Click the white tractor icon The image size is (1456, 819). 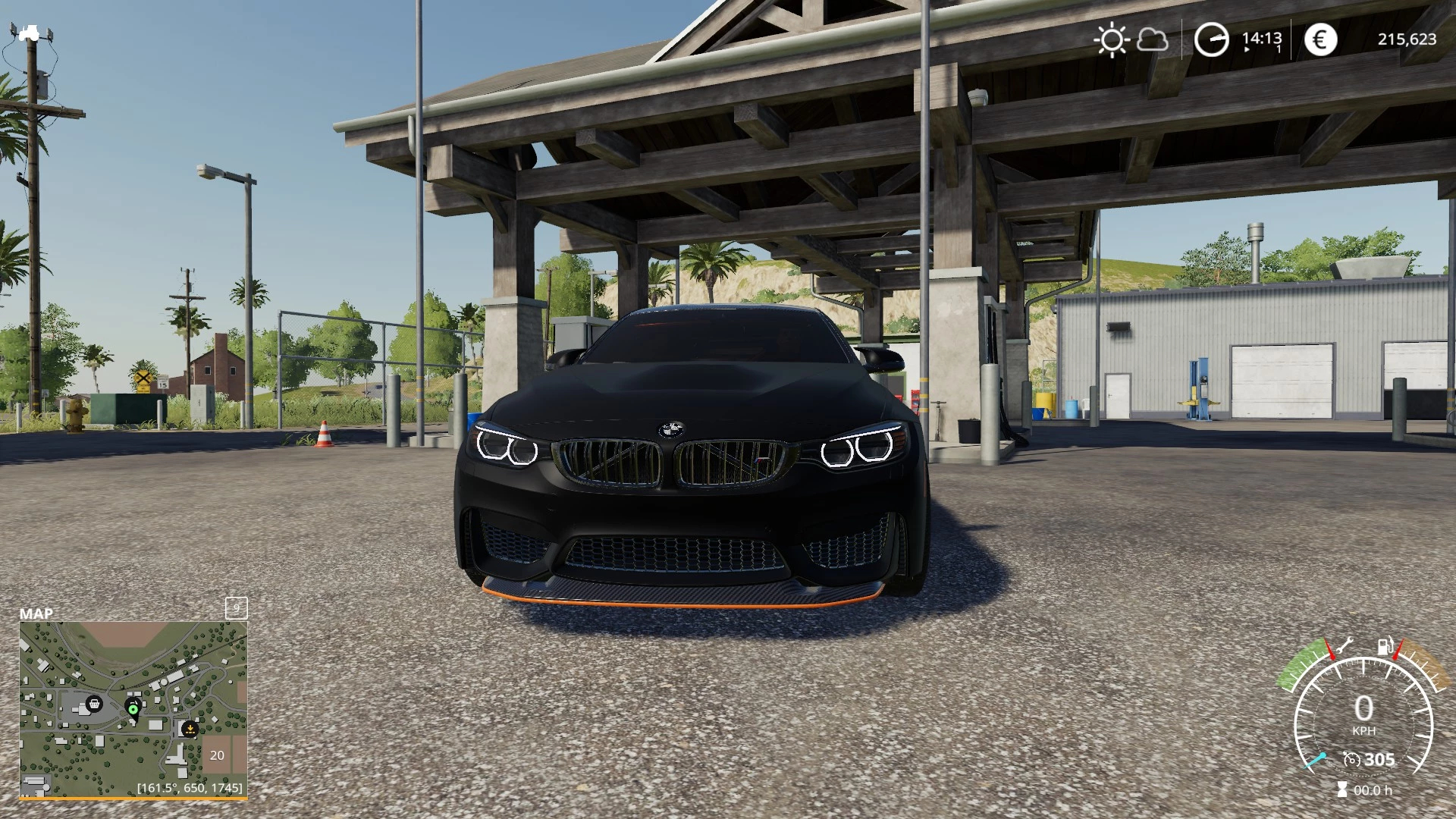(30, 33)
